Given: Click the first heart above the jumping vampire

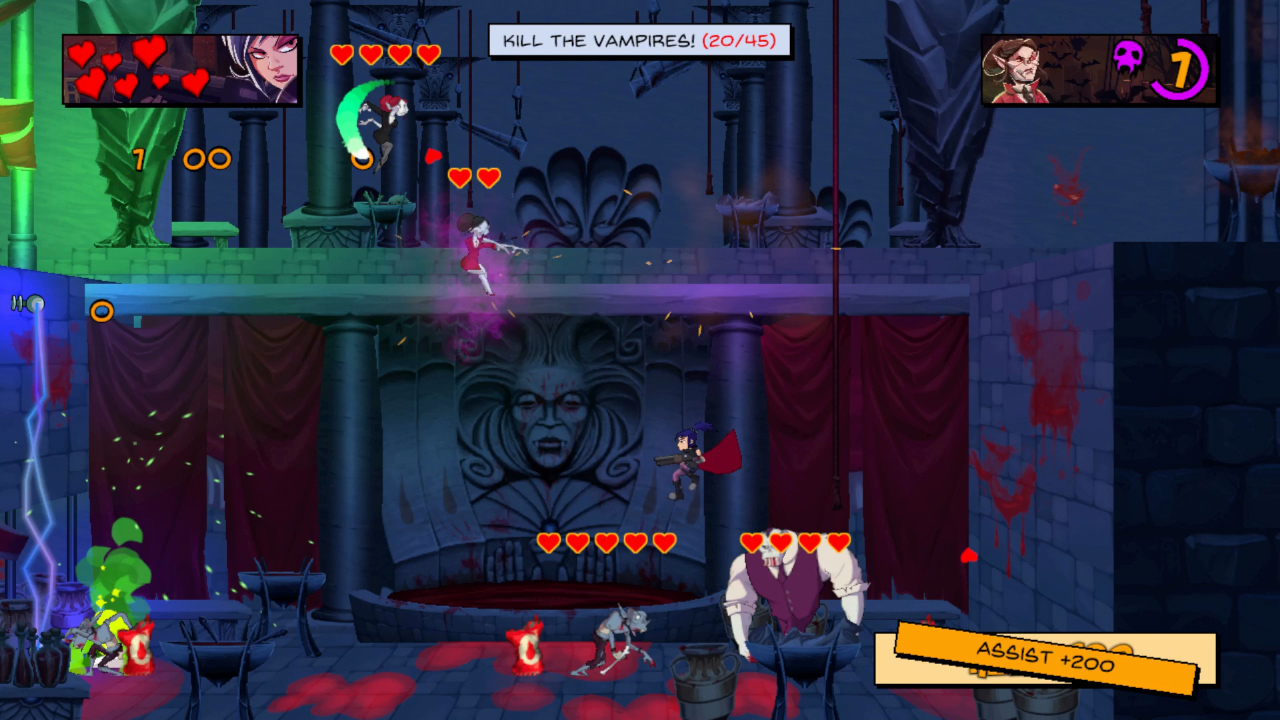Looking at the screenshot, I should click(x=343, y=56).
